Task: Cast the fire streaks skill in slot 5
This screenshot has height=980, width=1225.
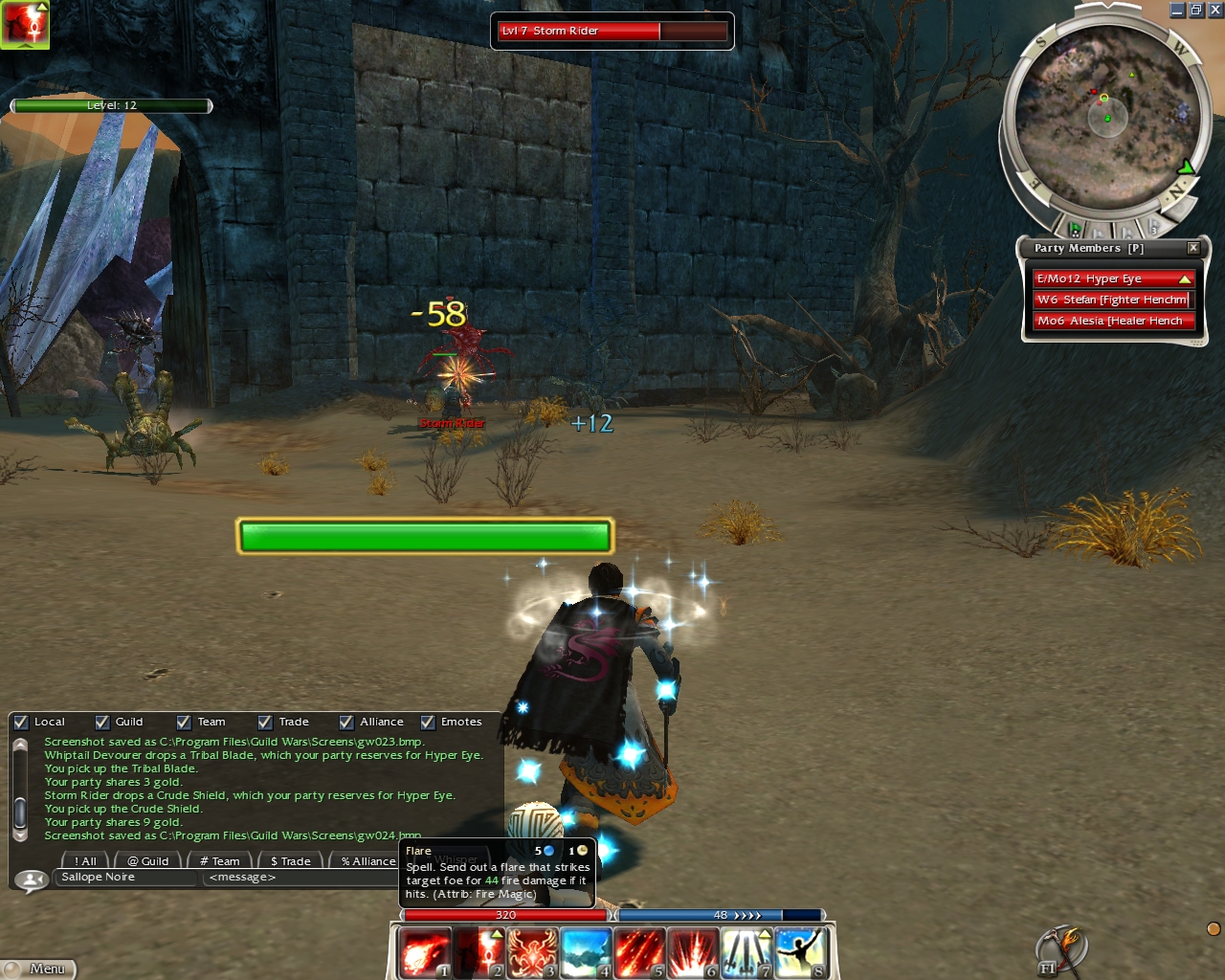Action: (x=640, y=953)
